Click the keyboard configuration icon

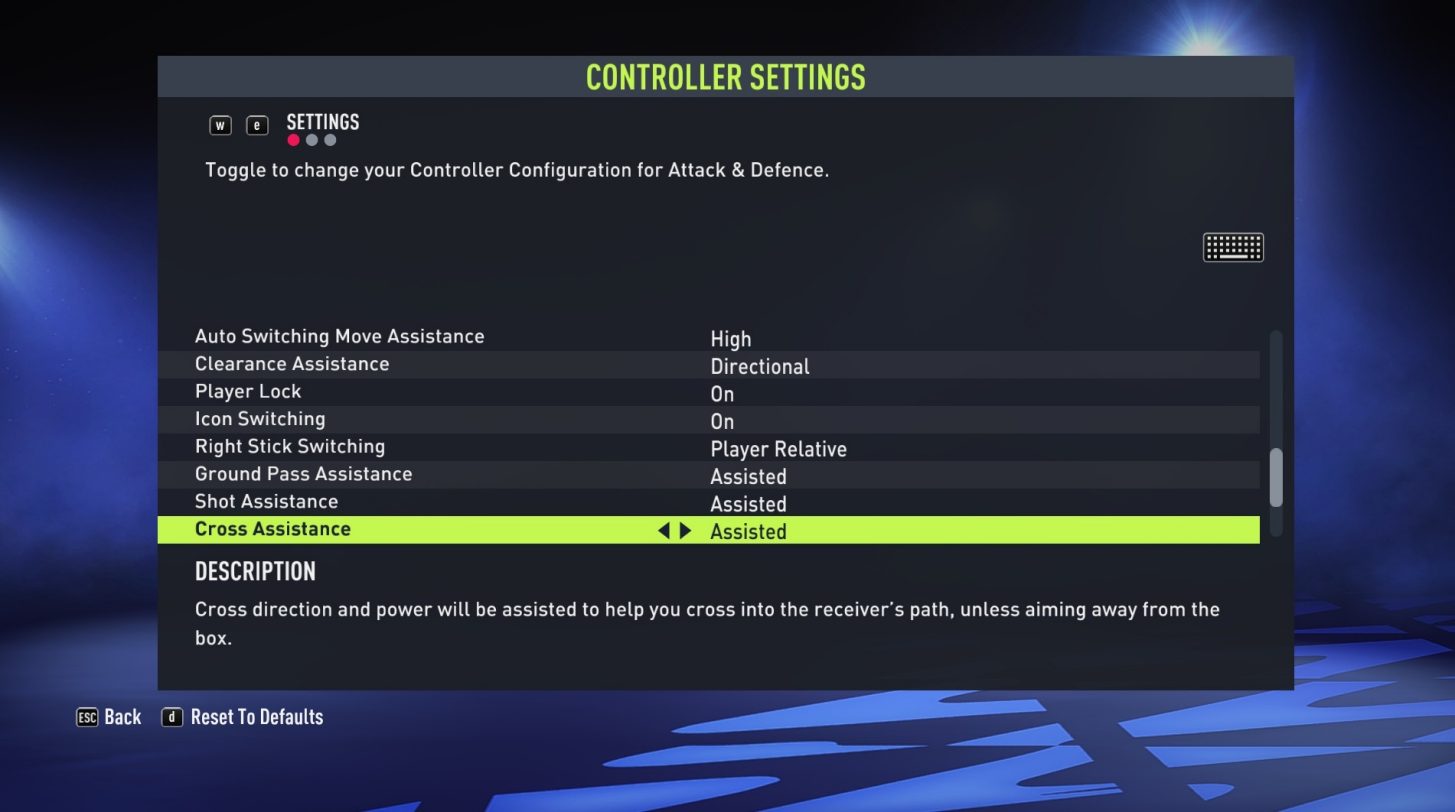(1233, 246)
